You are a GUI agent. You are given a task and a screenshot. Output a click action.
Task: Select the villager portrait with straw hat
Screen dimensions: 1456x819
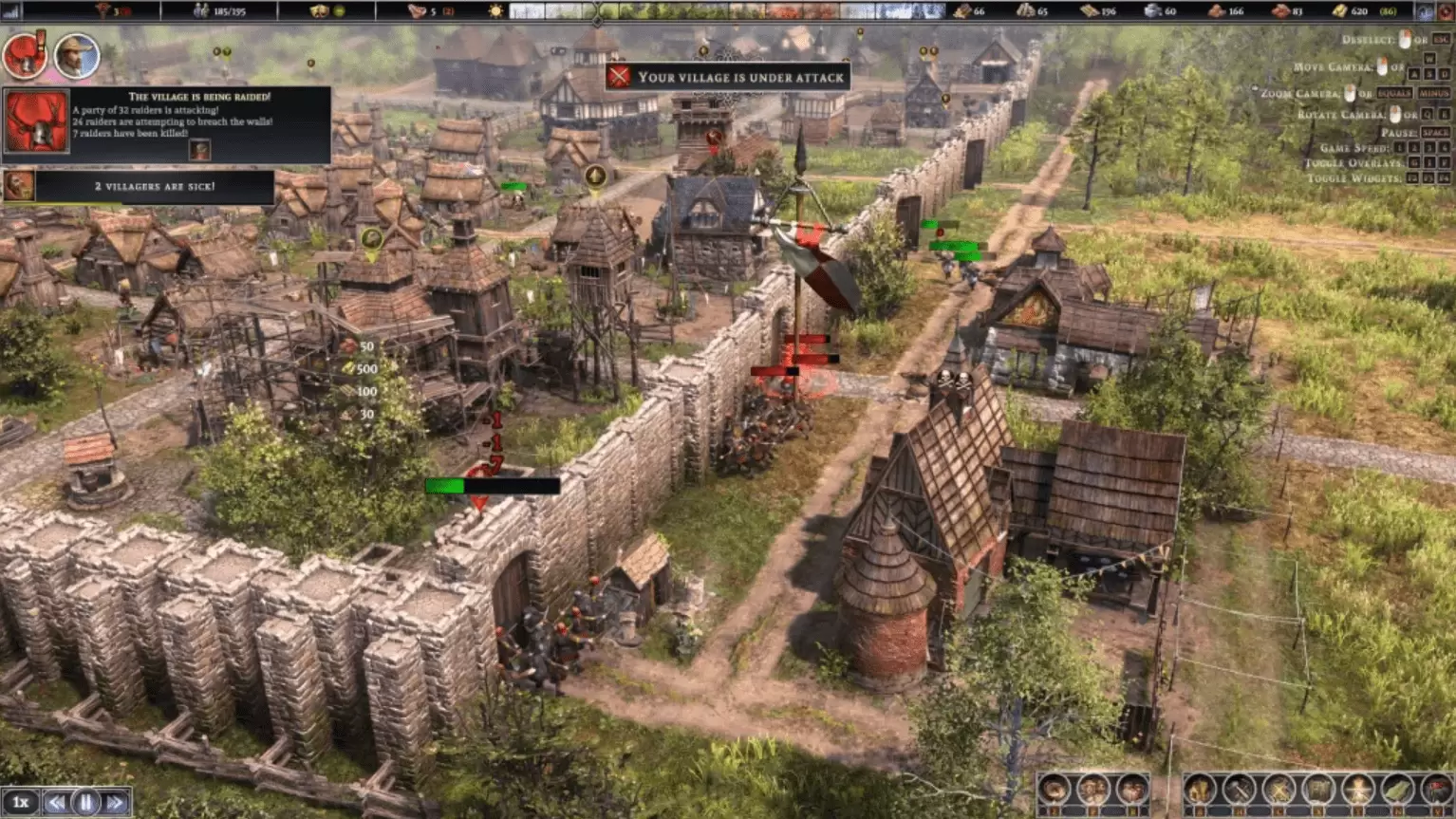[76, 57]
